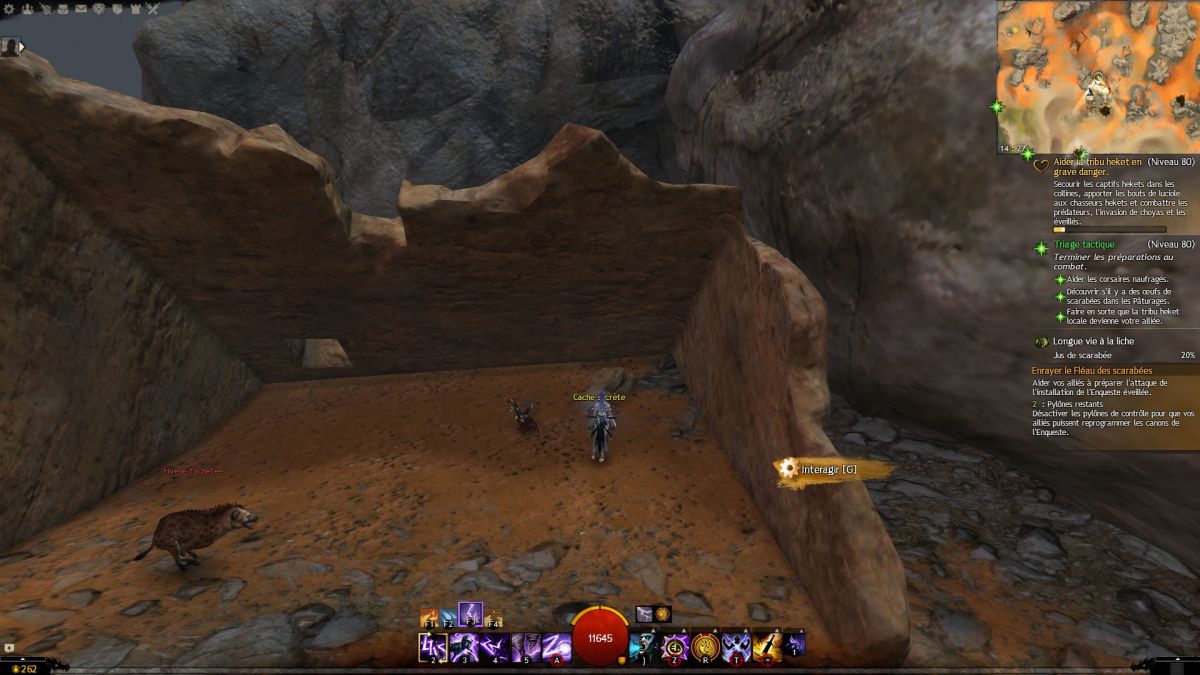Open the game menu gear icon

click(9, 9)
